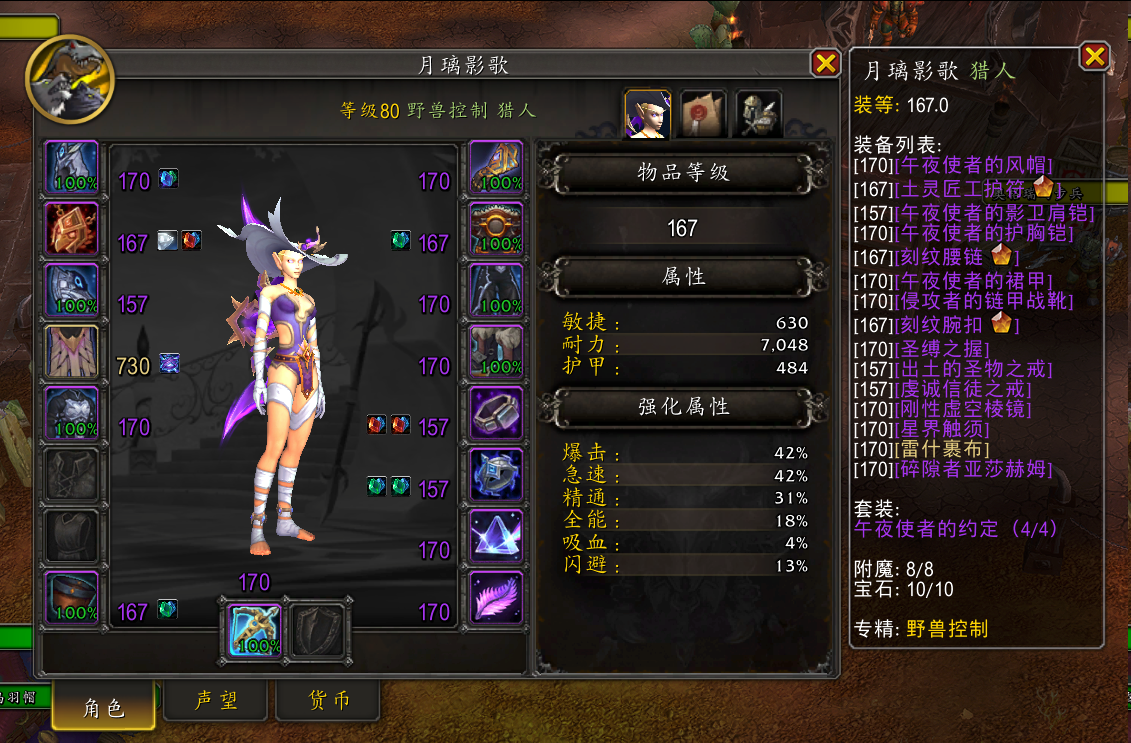Select the helmet equipment slot
The width and height of the screenshot is (1131, 743).
tap(72, 168)
